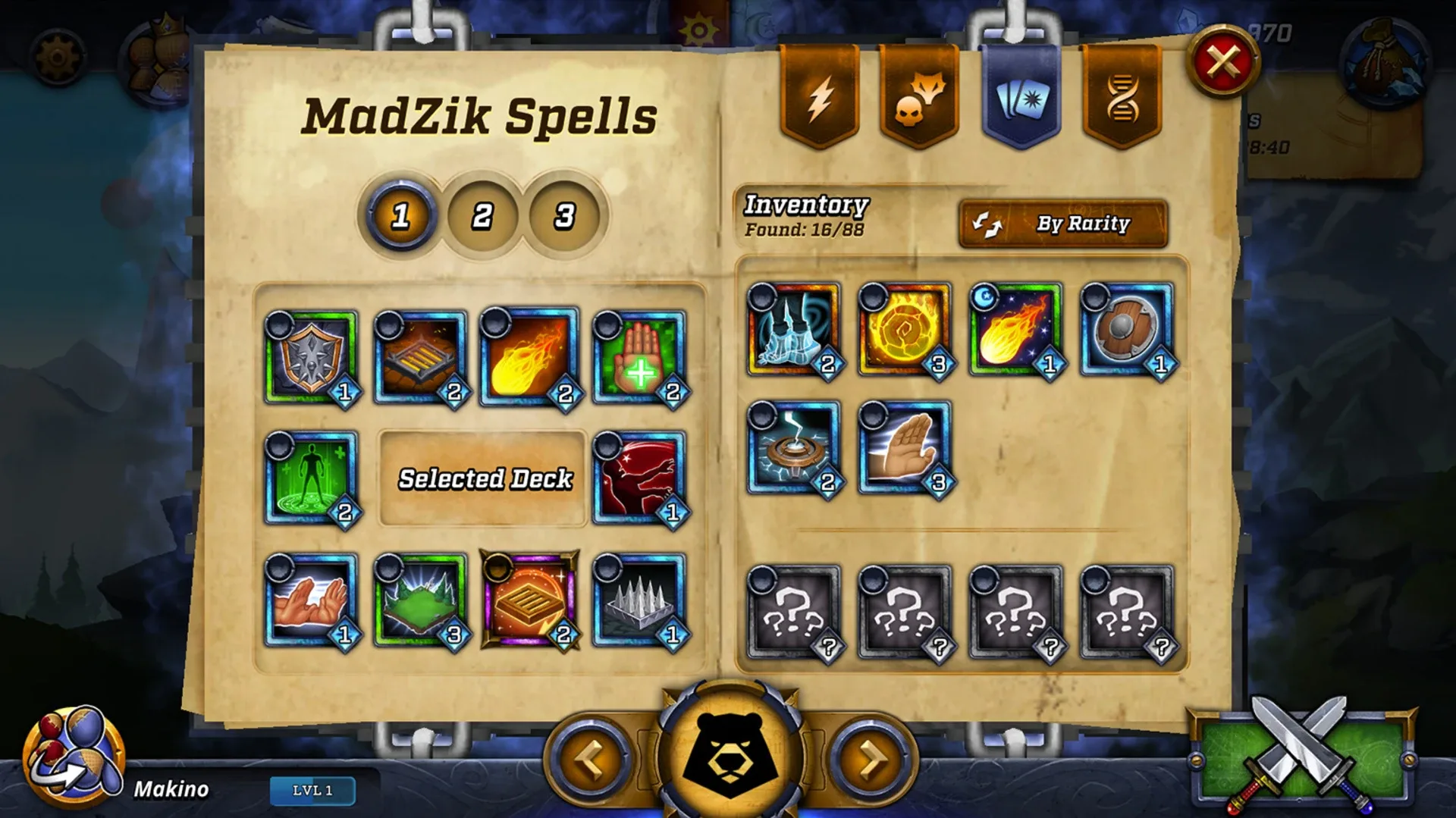Image resolution: width=1456 pixels, height=818 pixels.
Task: Open the spike trap spell card
Action: coord(635,603)
